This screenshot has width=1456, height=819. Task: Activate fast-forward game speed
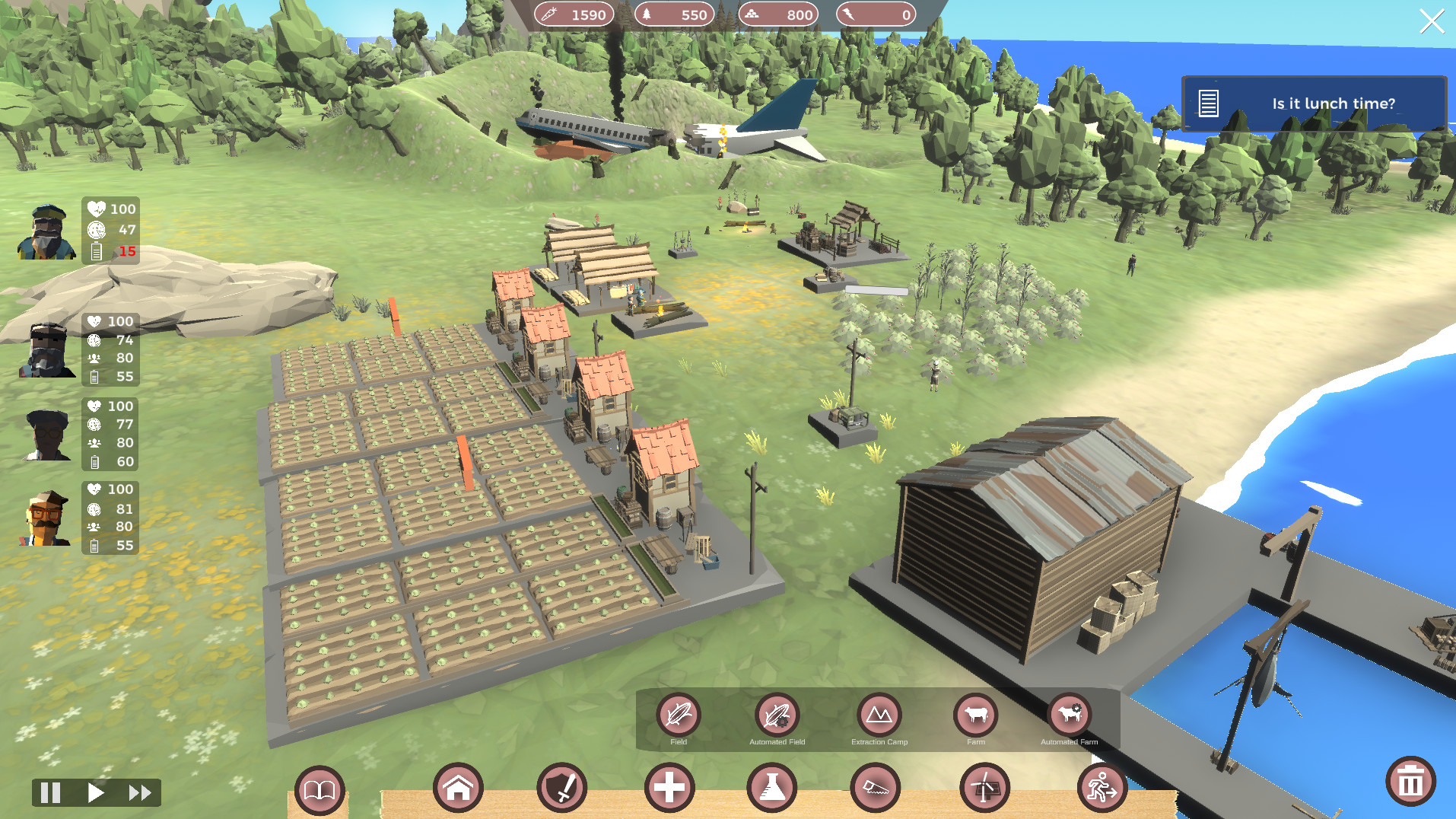pyautogui.click(x=139, y=792)
